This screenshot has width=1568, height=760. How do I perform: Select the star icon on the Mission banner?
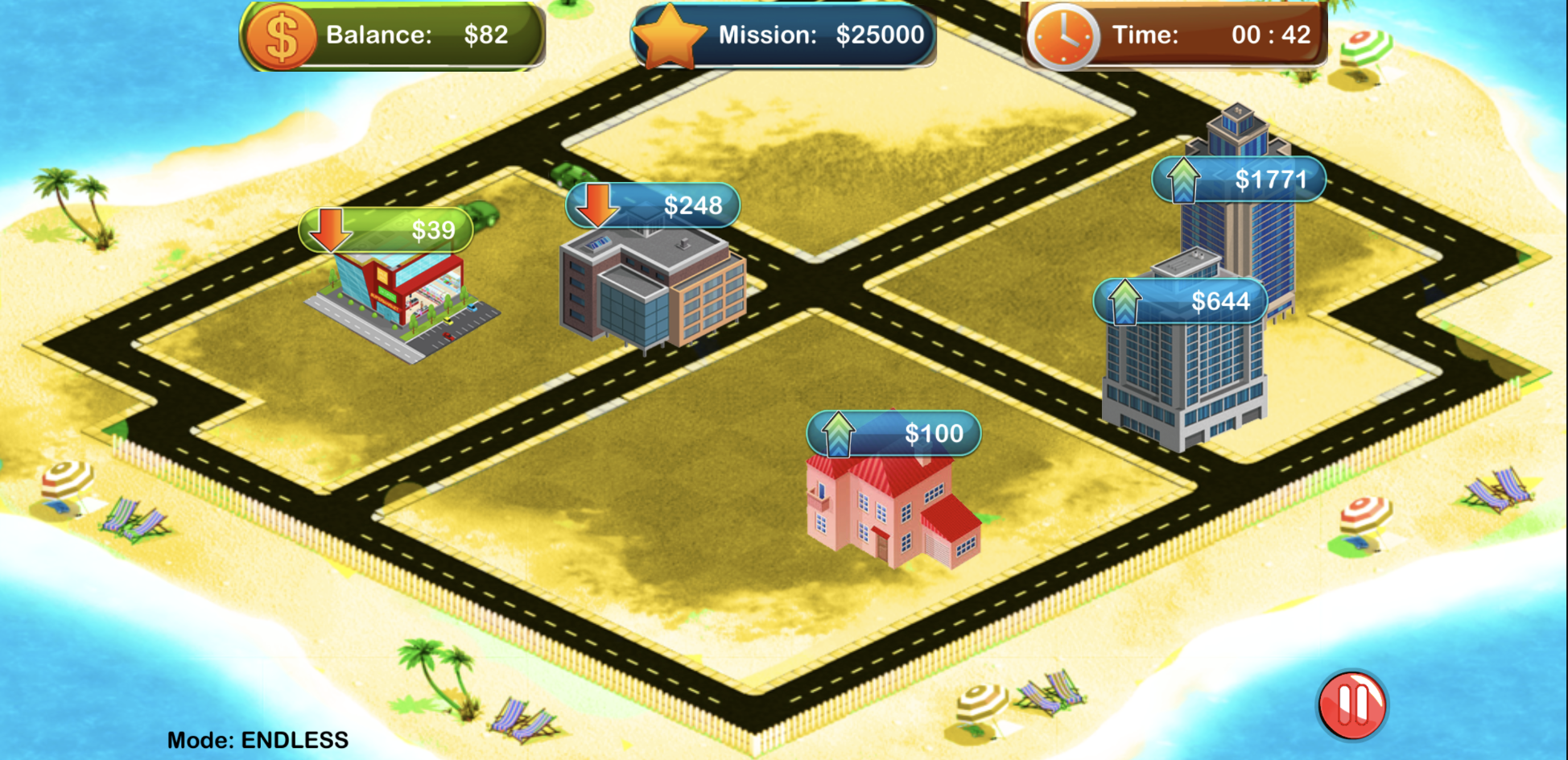pos(671,34)
